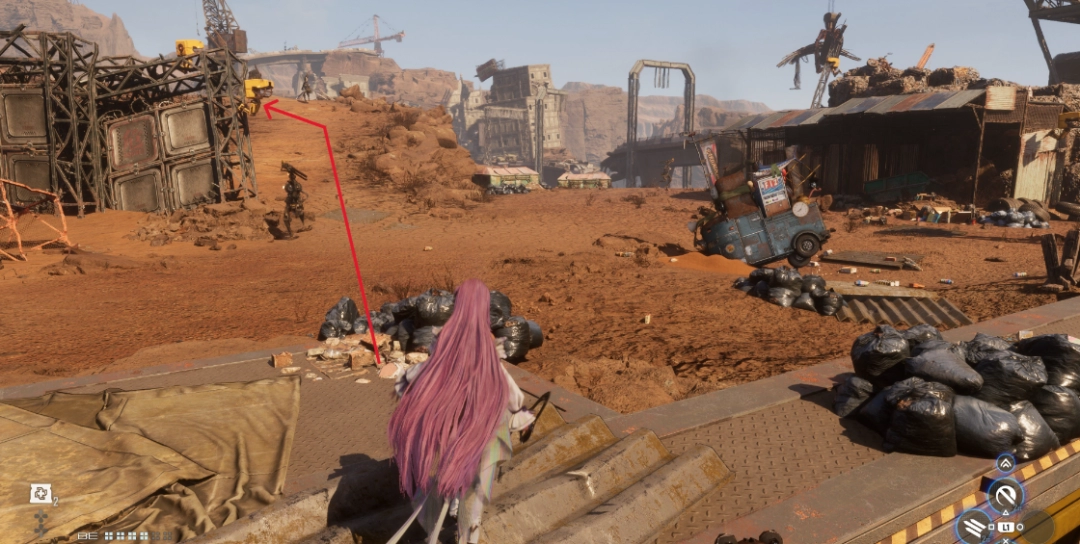
Task: Activate the double-chevron skill icon
Action: [x=1005, y=464]
